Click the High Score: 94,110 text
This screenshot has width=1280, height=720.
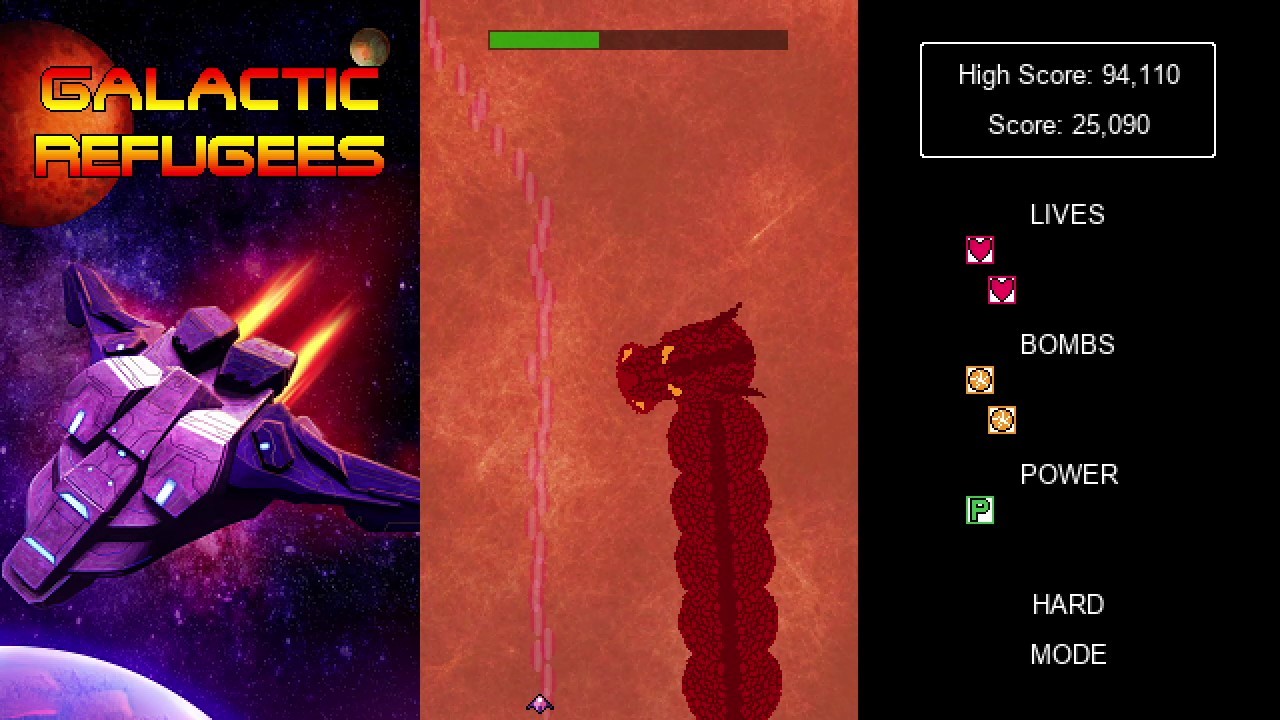(x=1067, y=74)
